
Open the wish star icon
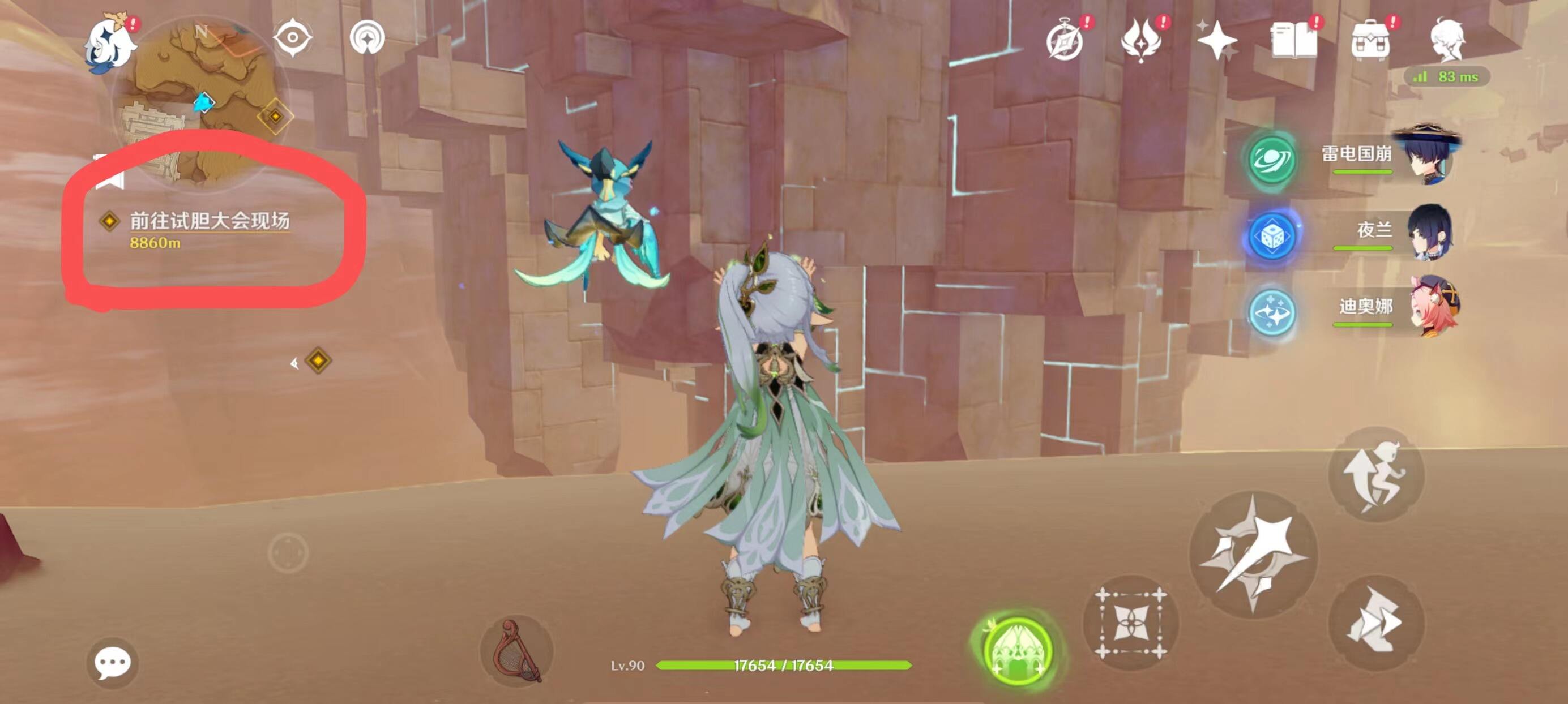coord(1216,40)
